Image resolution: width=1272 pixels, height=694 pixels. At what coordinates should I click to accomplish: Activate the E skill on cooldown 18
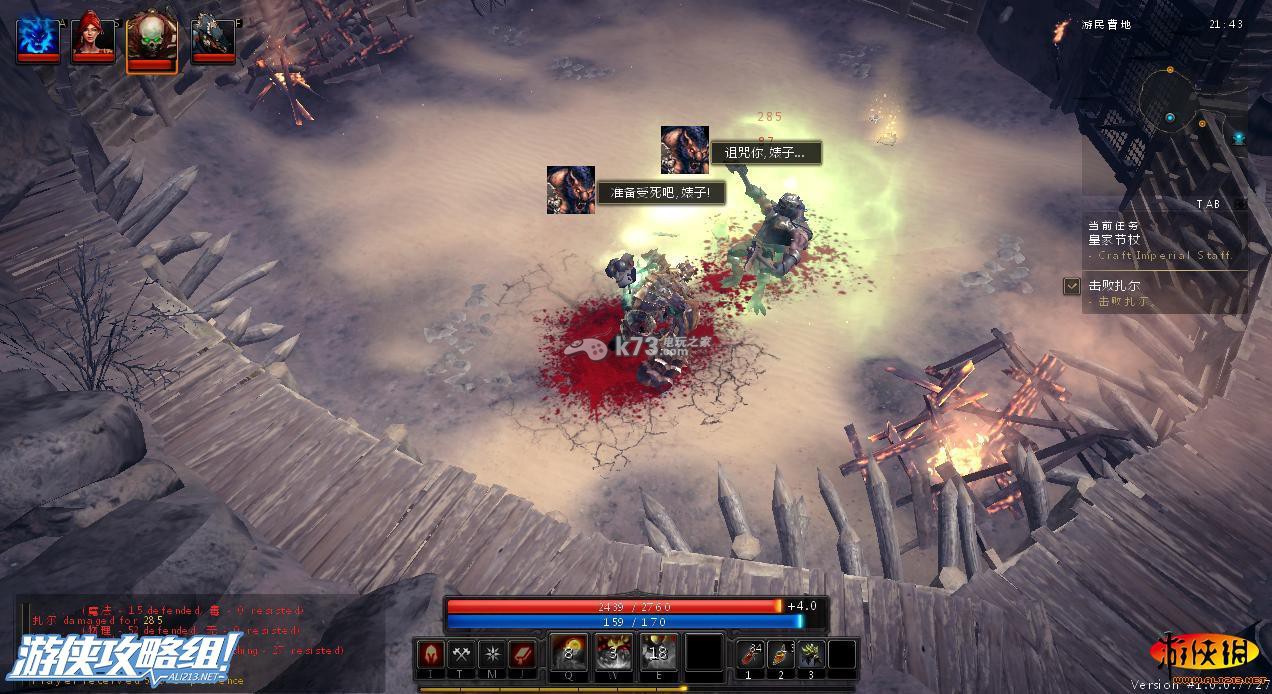[658, 654]
